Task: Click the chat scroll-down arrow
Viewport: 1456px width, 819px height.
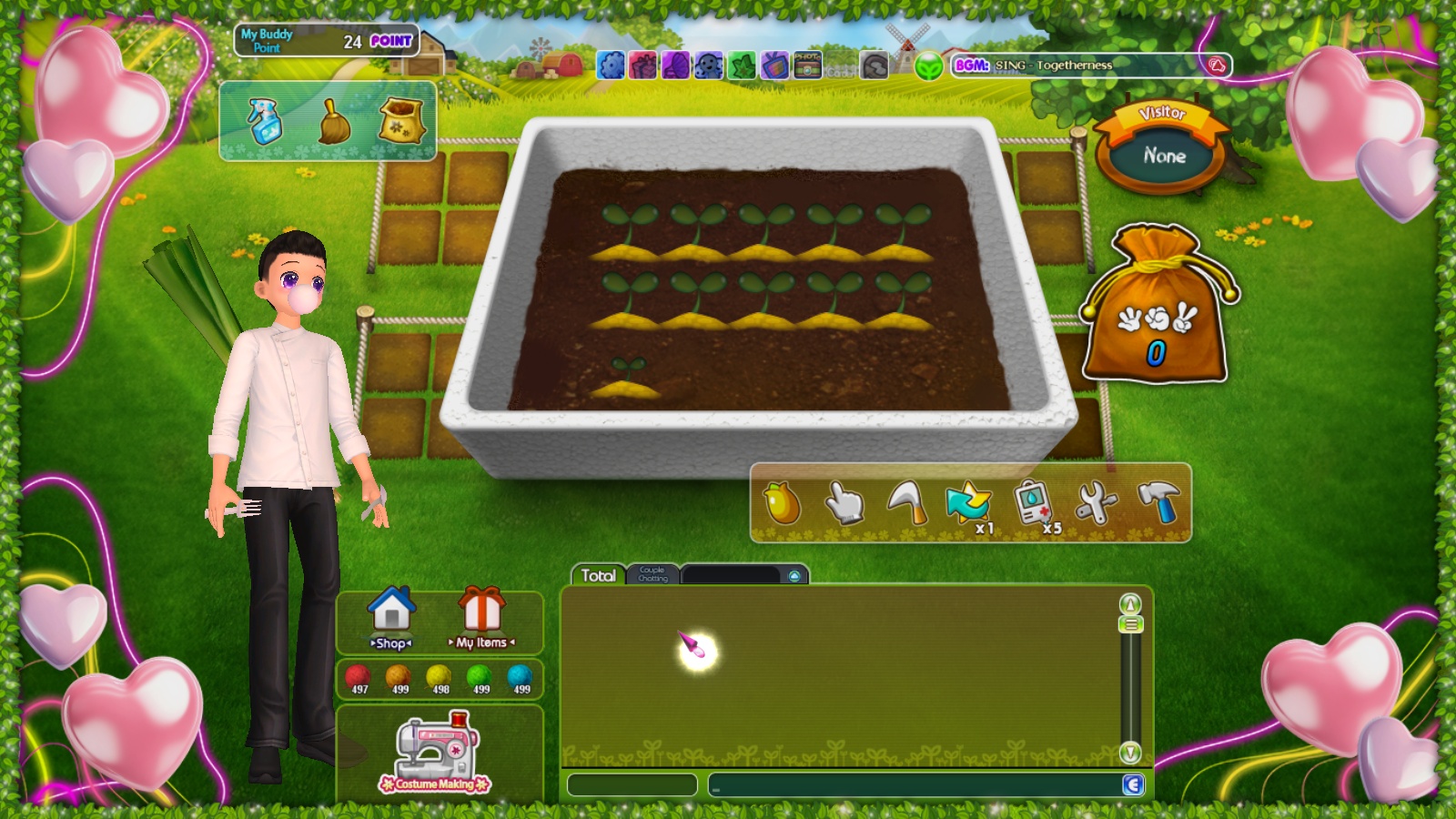Action: [x=1130, y=753]
